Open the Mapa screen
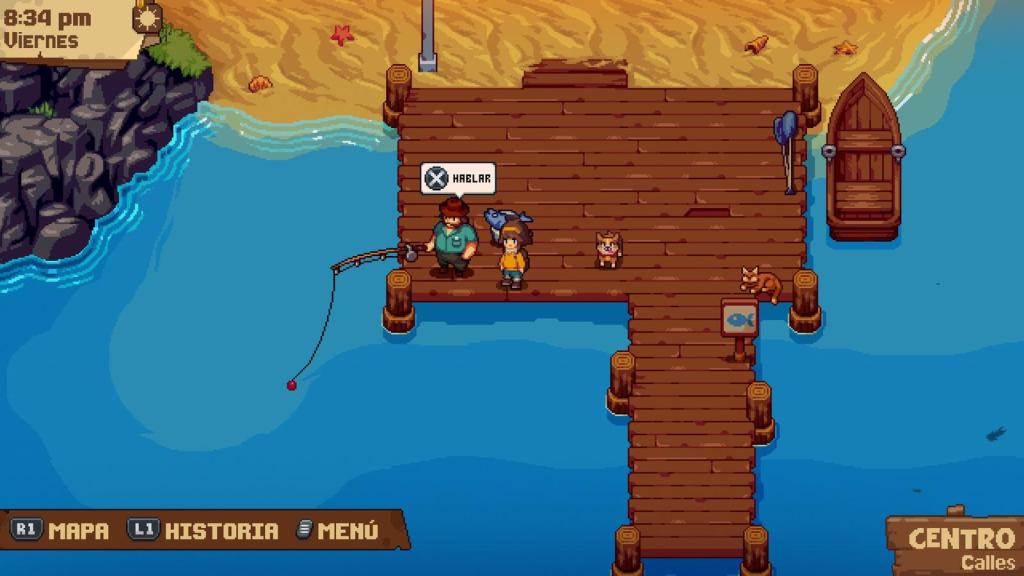 (x=61, y=531)
